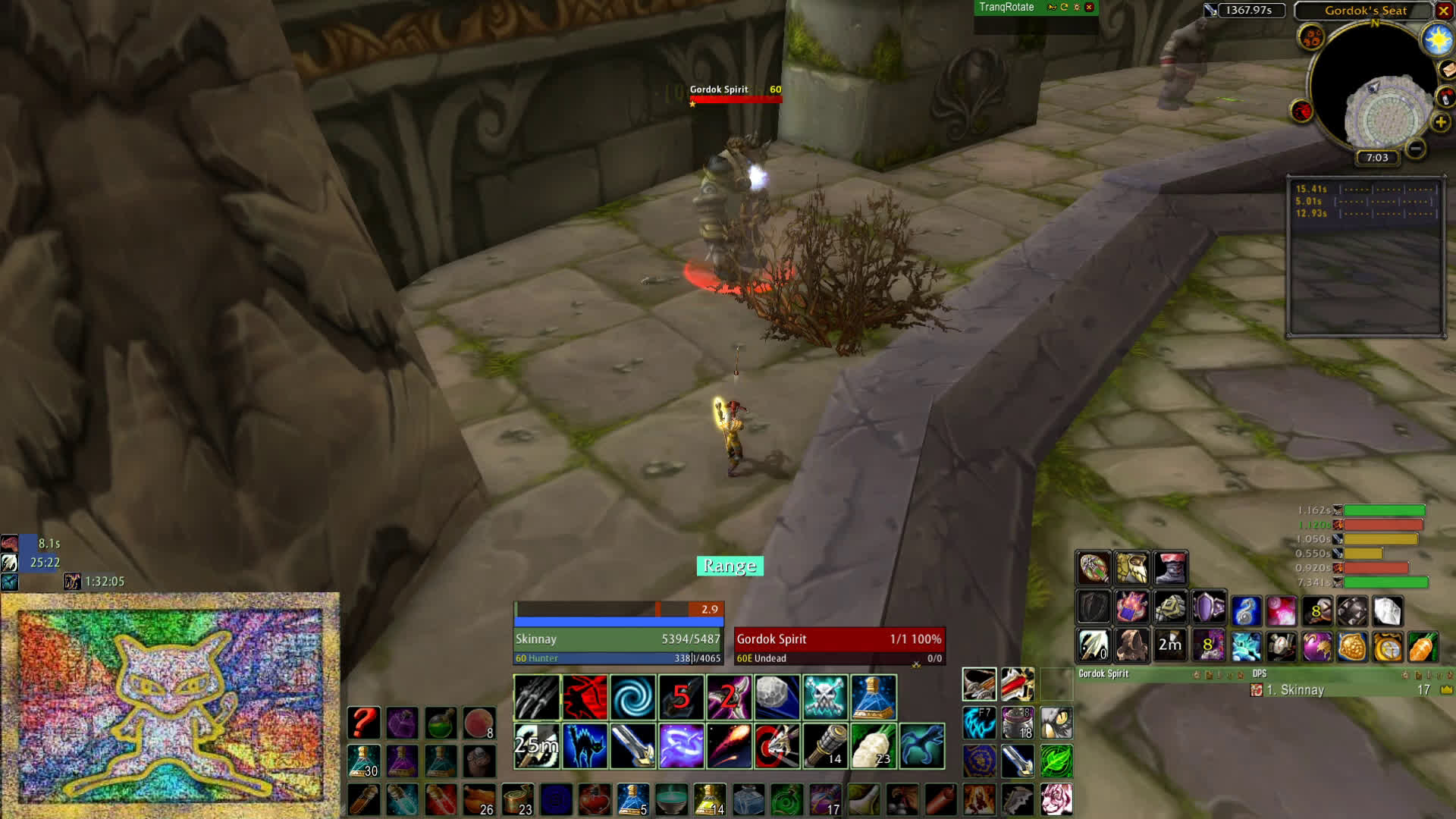Close the minimap with the X button
The height and width of the screenshot is (819, 1456).
[x=1444, y=11]
